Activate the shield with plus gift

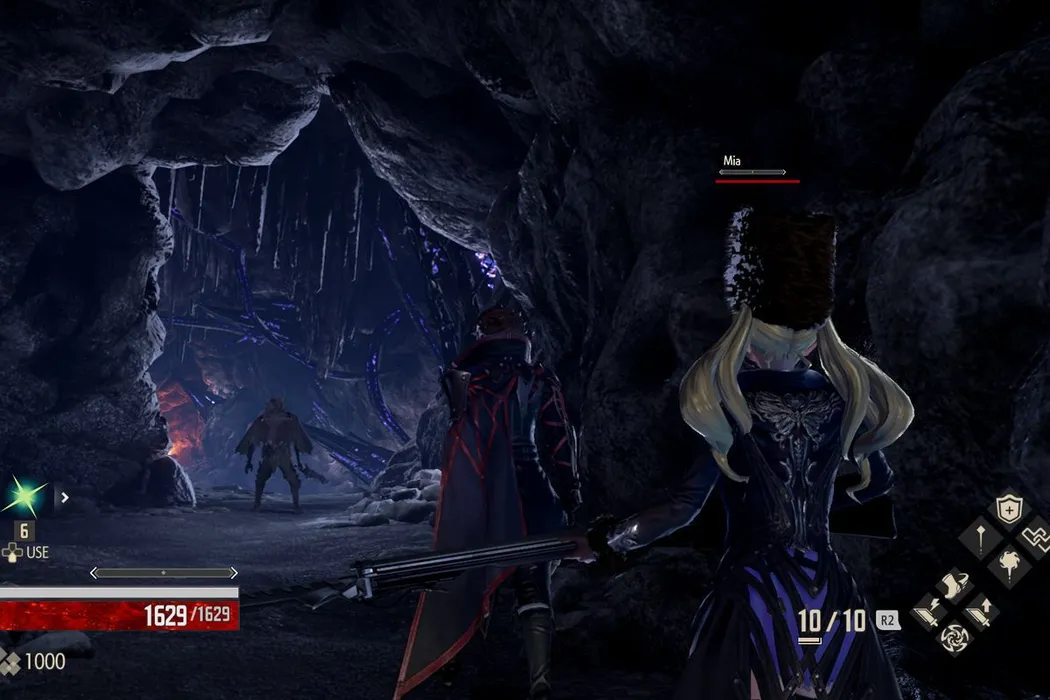1008,510
